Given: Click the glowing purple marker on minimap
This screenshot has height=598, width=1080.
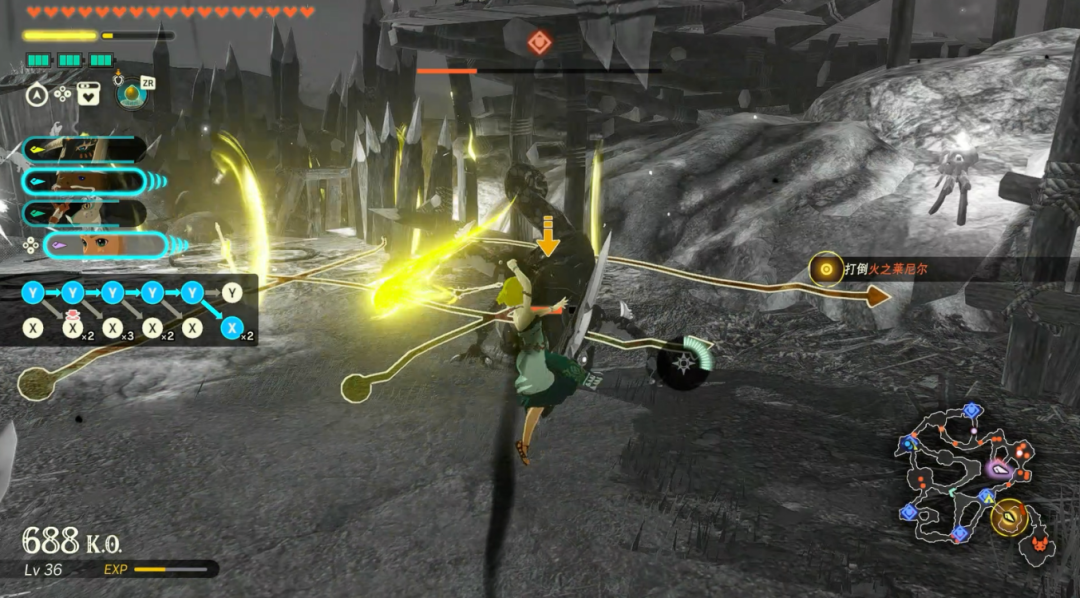Looking at the screenshot, I should [997, 468].
